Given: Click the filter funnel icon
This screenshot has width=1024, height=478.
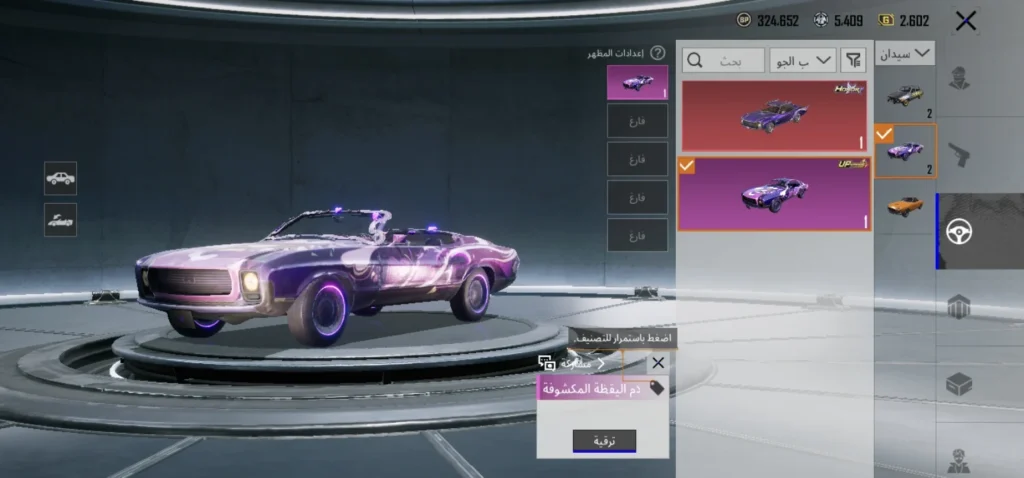Looking at the screenshot, I should 854,60.
